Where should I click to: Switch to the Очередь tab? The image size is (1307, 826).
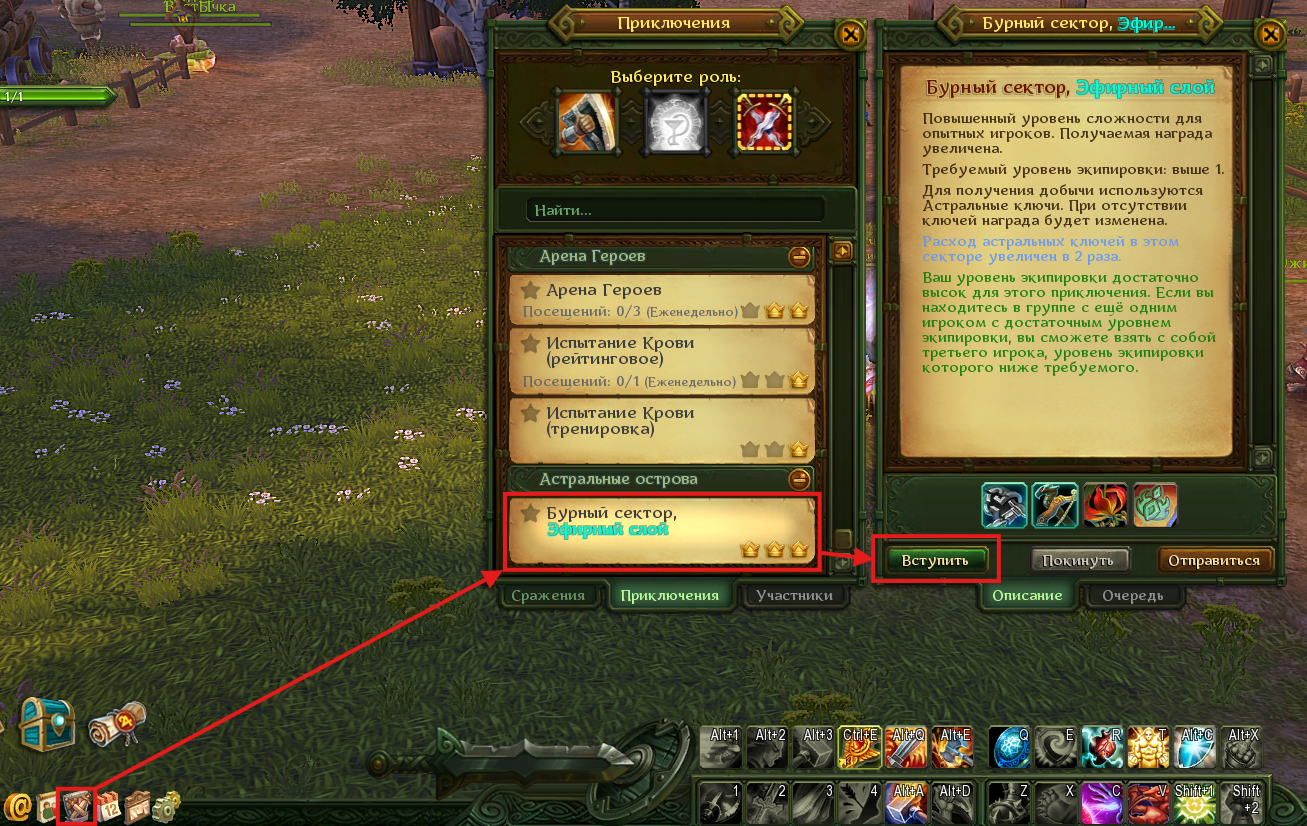(1132, 595)
